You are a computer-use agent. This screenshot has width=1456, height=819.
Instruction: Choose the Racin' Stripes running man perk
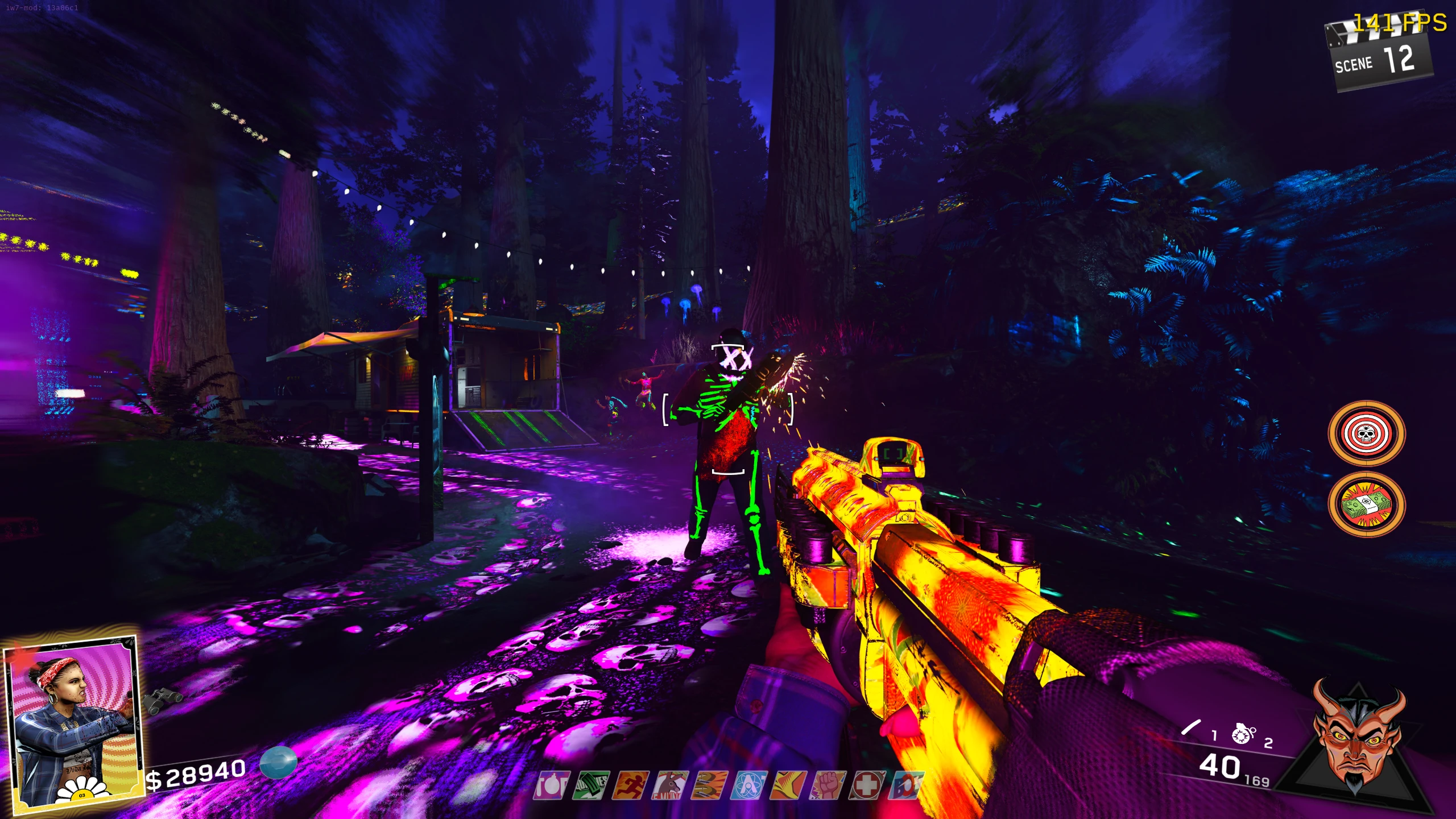coord(630,785)
